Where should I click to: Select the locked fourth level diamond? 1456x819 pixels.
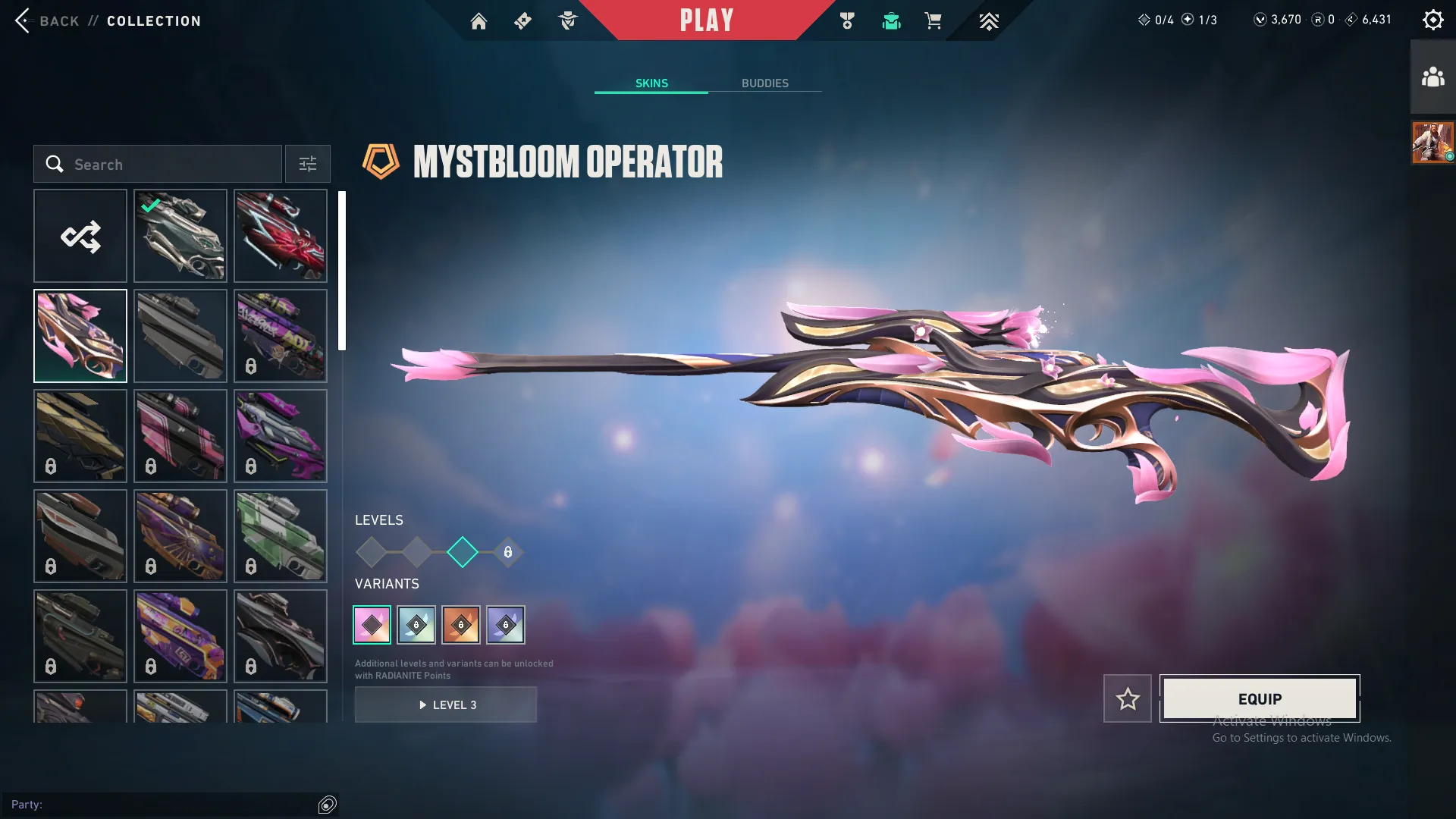pos(507,553)
